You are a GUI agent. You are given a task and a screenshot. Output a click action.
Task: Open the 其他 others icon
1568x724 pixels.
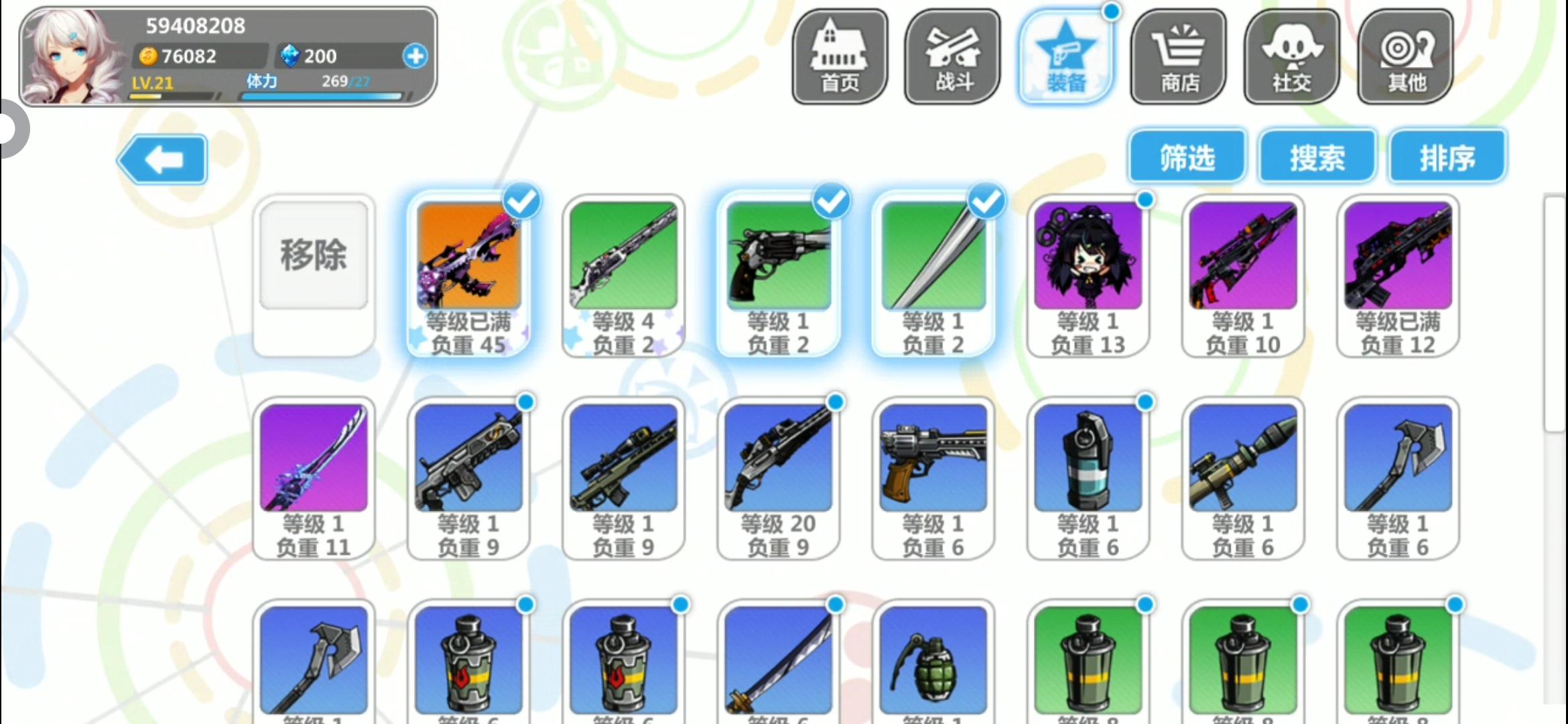(x=1404, y=56)
